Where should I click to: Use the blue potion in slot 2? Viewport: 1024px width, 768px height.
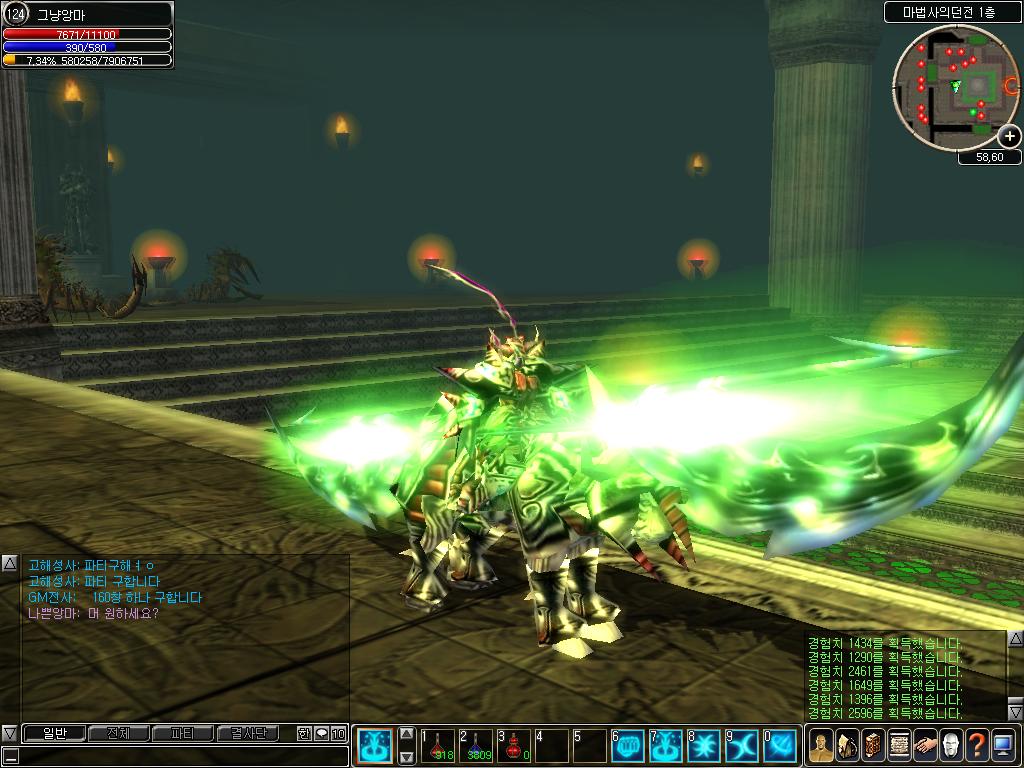point(476,745)
